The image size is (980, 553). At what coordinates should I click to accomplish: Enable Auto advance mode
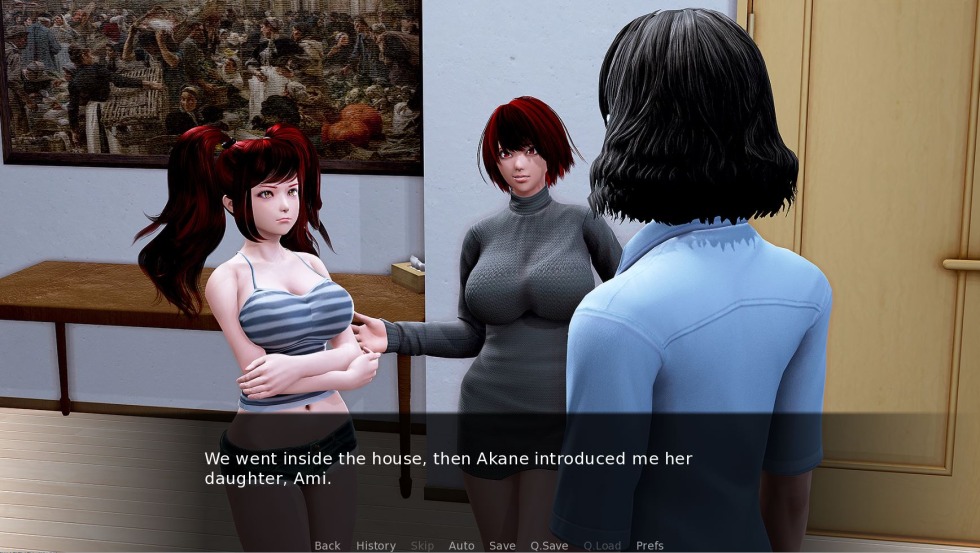[x=461, y=546]
